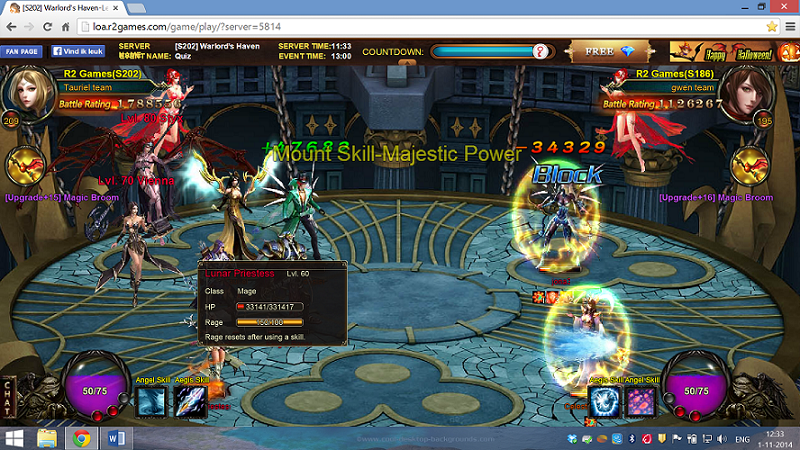The height and width of the screenshot is (450, 800).
Task: Activate the left team's Angel Skill icon
Action: (x=152, y=402)
